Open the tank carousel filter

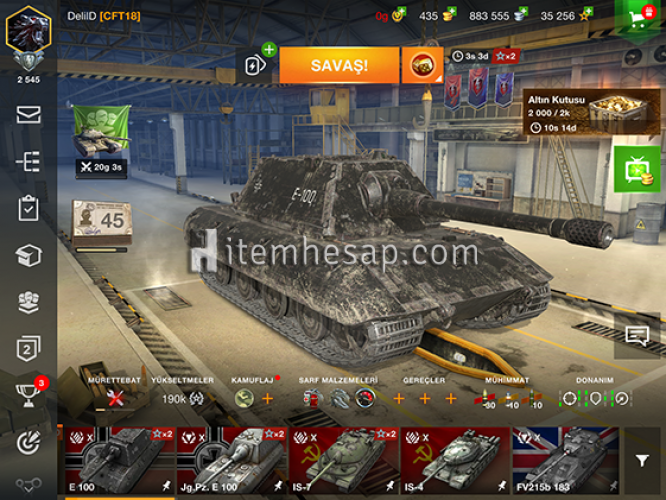tap(642, 460)
